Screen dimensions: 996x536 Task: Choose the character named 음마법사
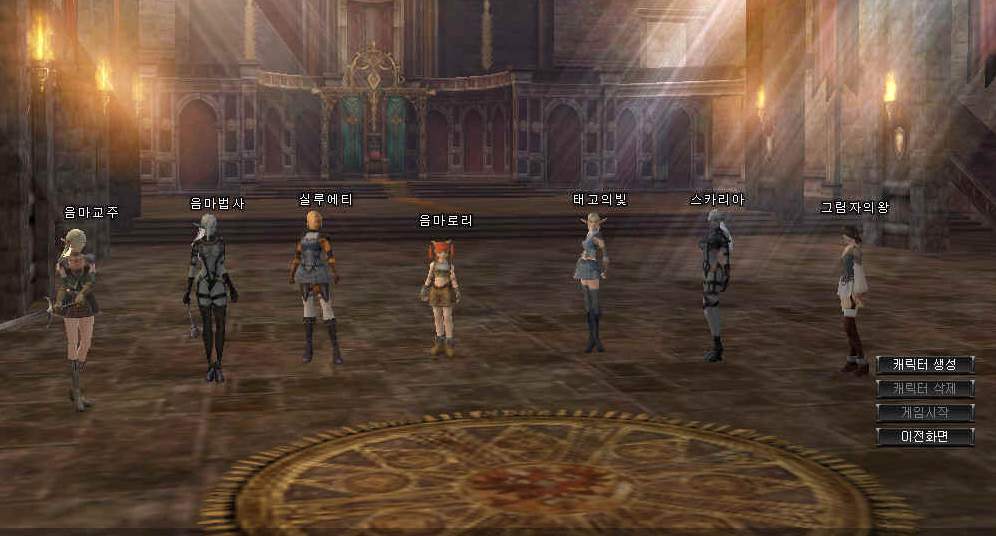click(211, 295)
